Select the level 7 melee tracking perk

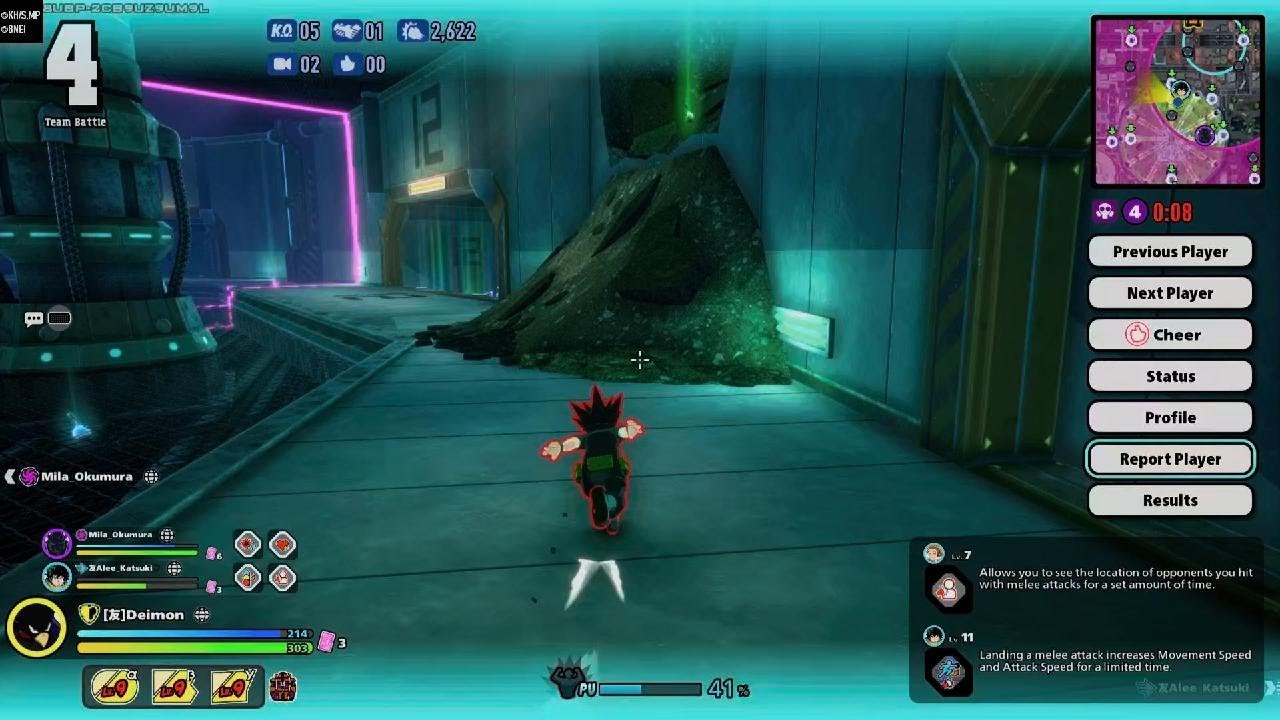click(x=947, y=589)
